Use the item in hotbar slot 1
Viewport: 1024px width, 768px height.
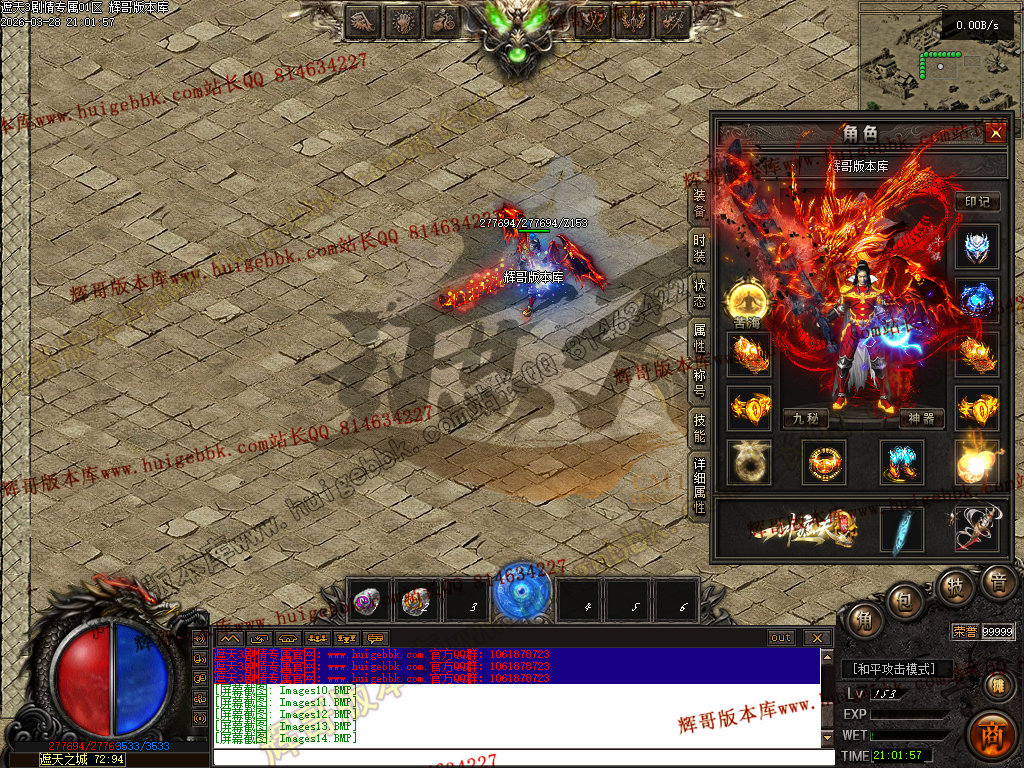tap(370, 601)
